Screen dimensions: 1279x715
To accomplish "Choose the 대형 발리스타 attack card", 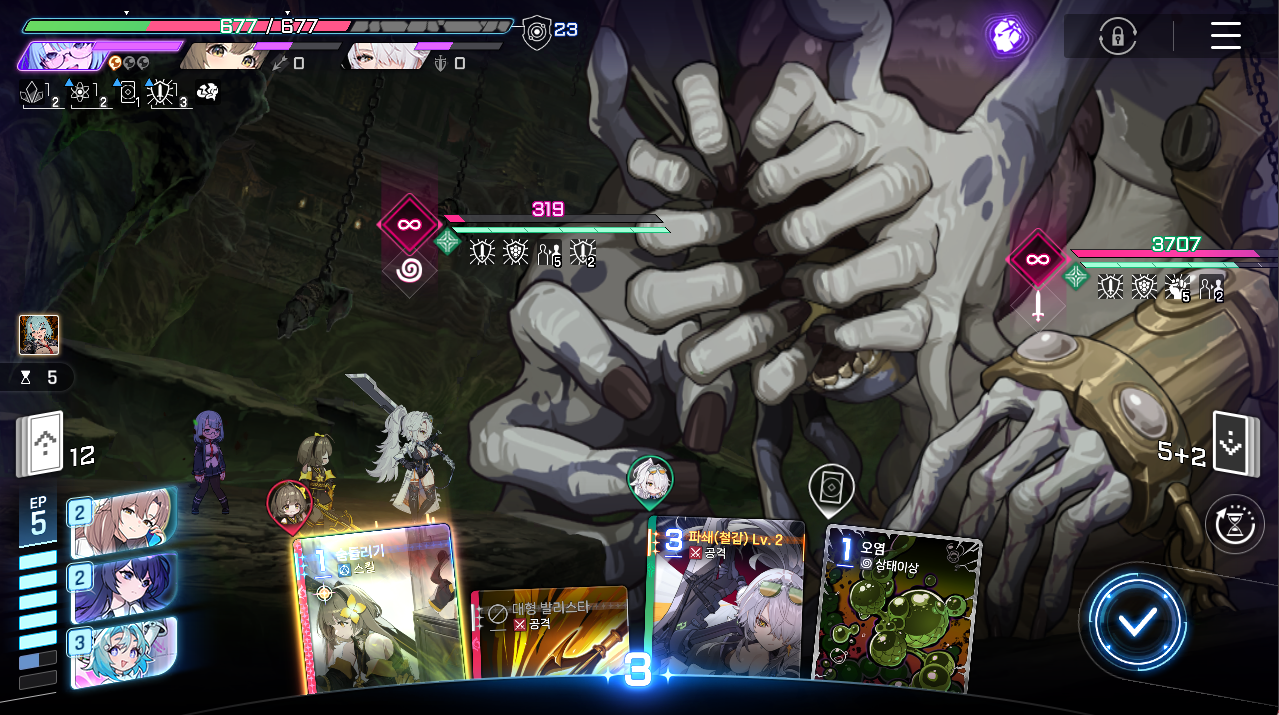I will 549,638.
